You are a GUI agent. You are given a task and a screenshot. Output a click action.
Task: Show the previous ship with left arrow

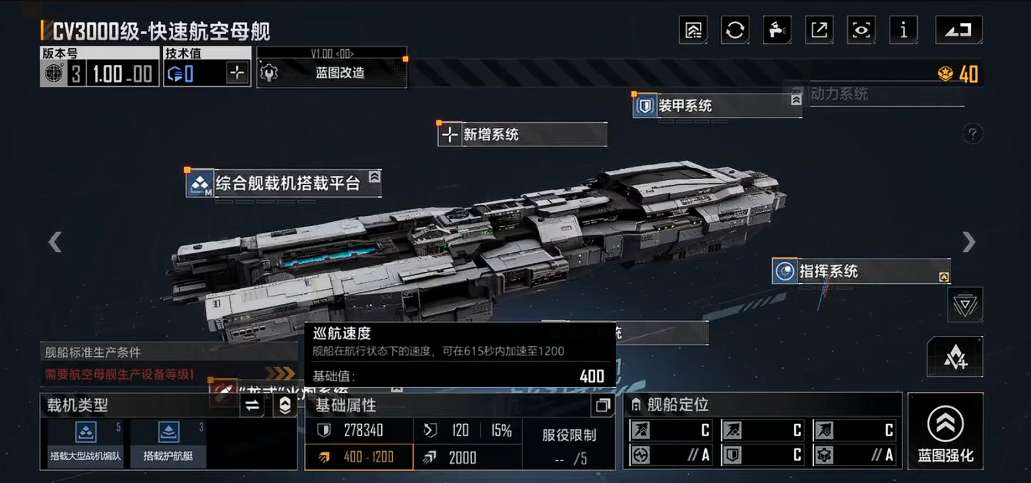click(55, 241)
